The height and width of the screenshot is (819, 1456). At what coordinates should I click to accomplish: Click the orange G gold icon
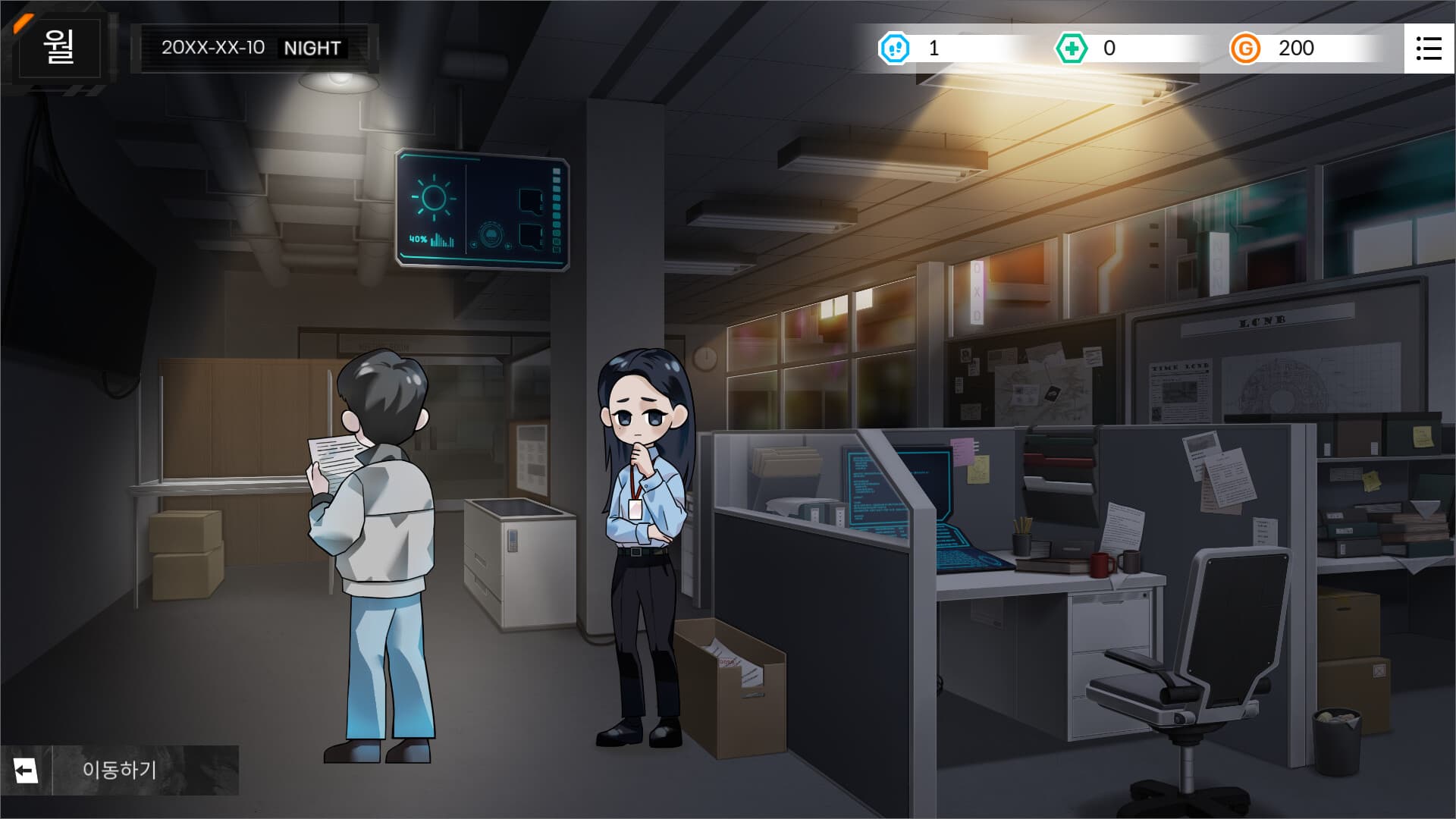1246,49
